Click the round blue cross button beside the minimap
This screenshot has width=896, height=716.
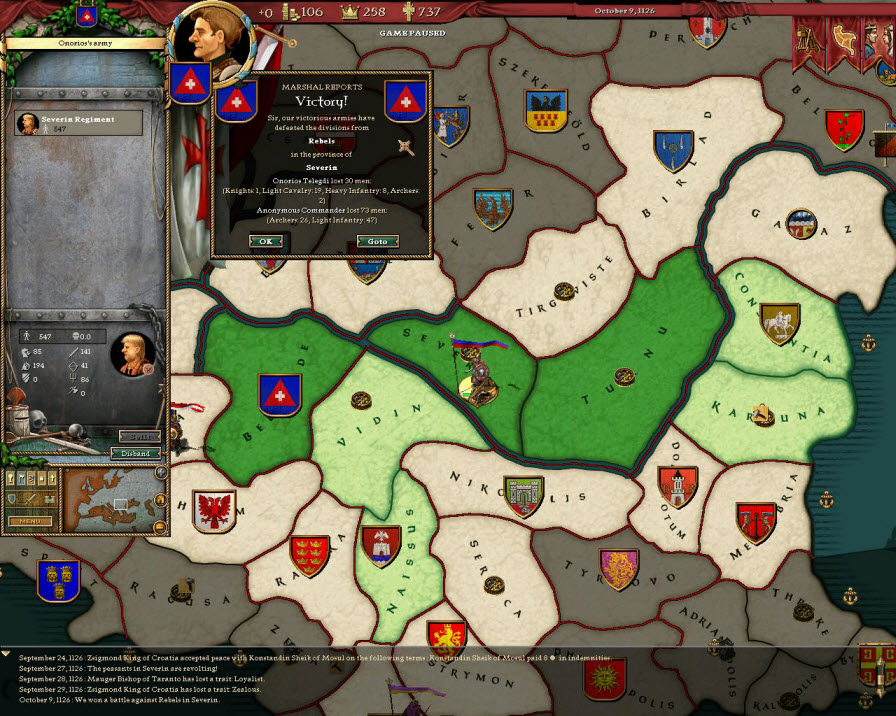pos(162,473)
